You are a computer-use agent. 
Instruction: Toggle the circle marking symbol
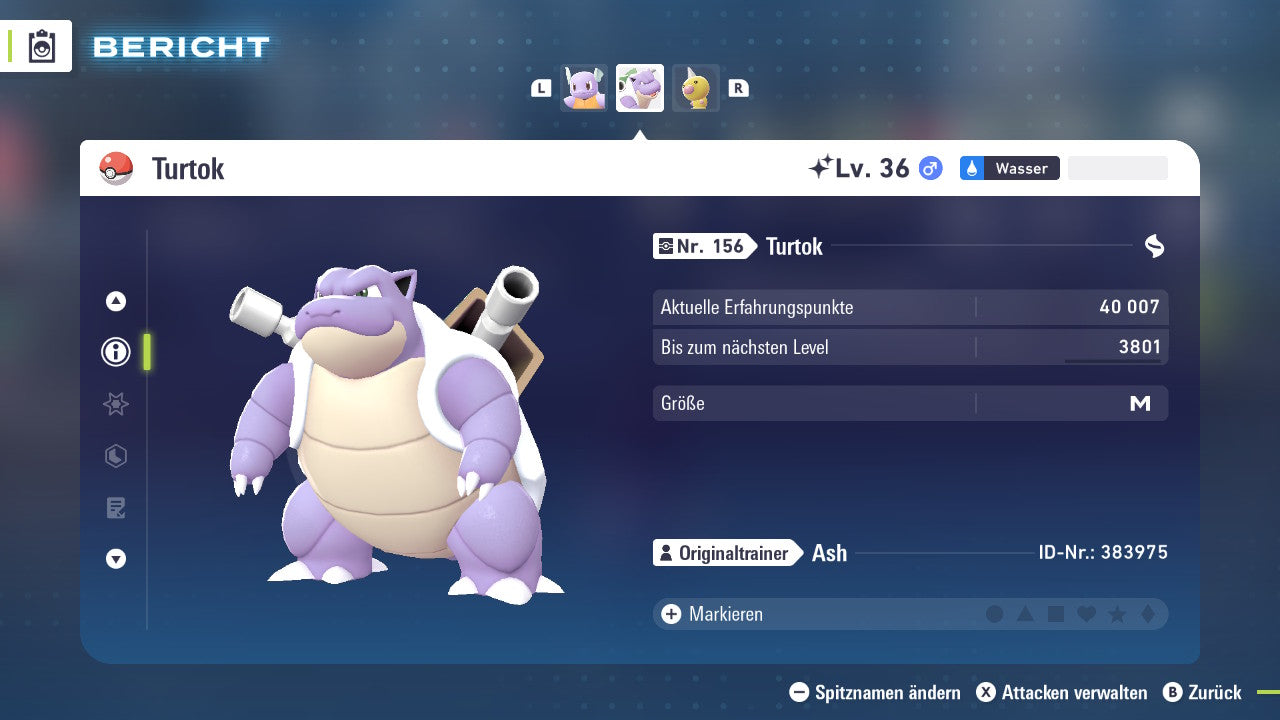click(x=996, y=613)
